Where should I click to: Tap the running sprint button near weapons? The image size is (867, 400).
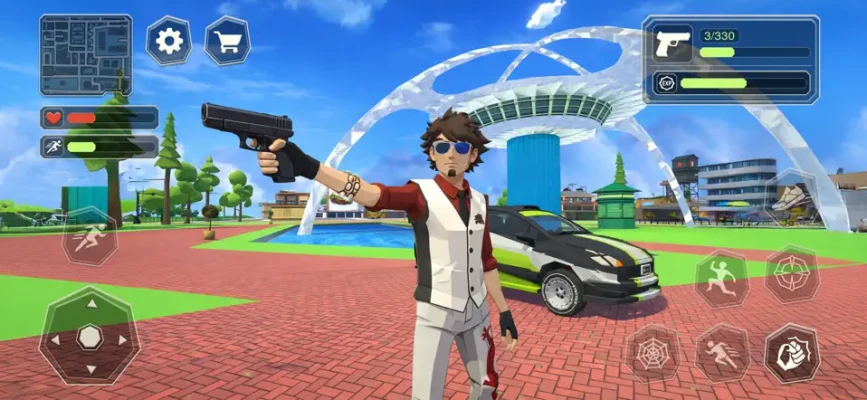722,353
